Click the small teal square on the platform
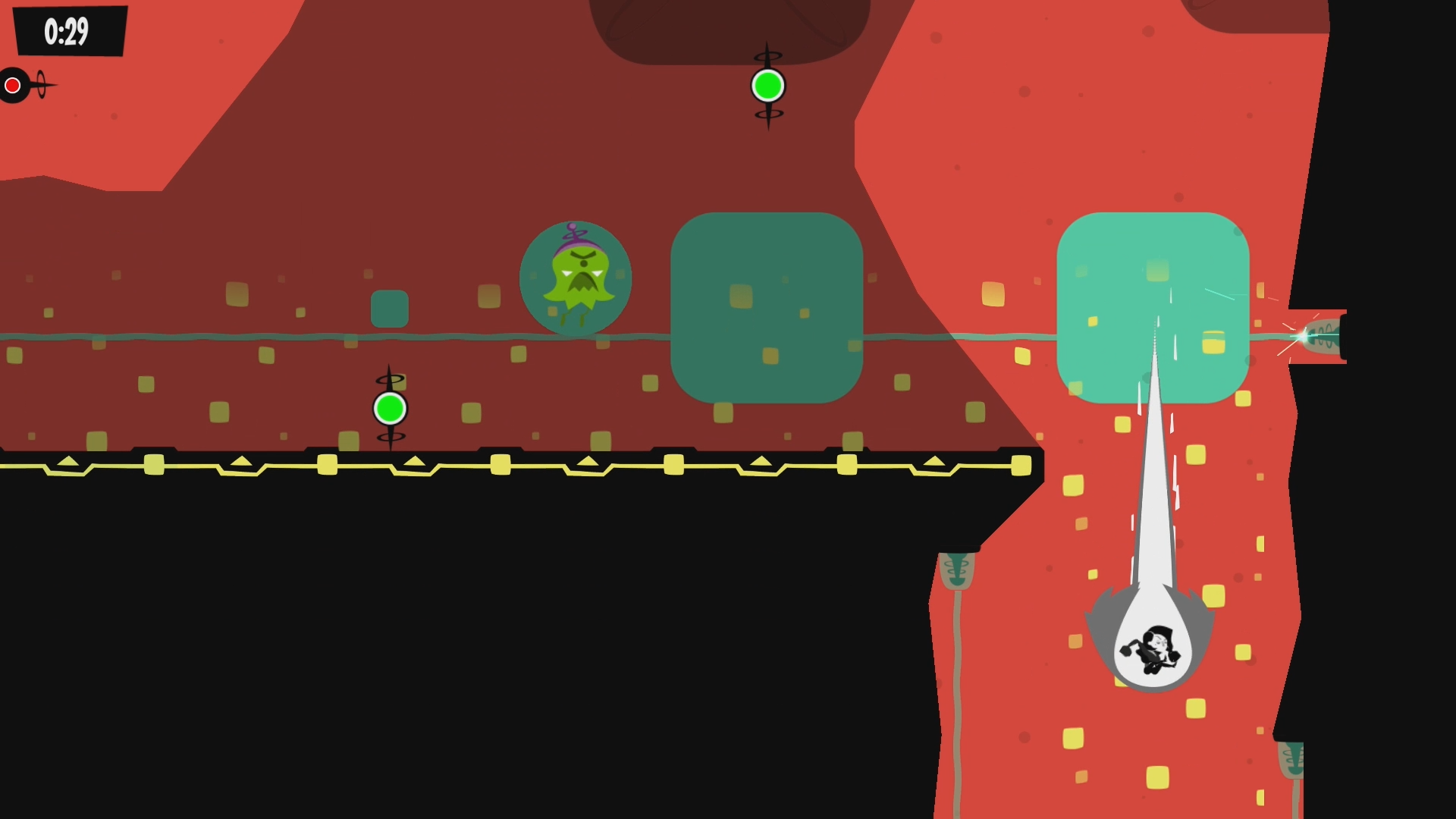 pos(390,309)
